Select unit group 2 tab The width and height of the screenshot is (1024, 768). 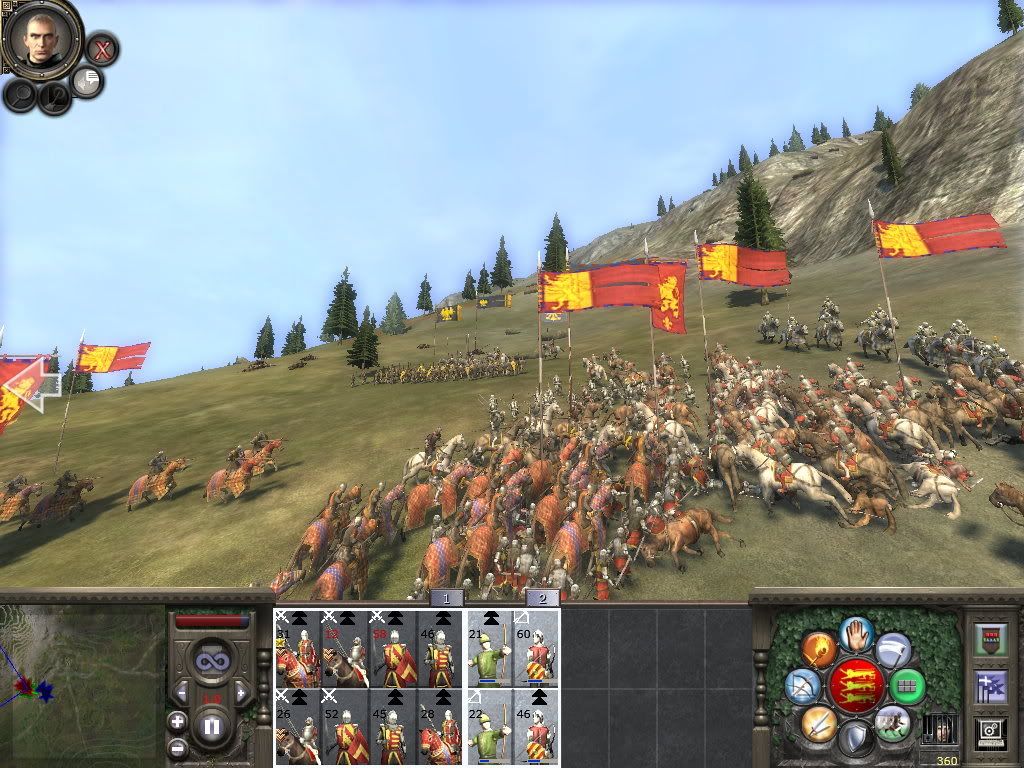[542, 598]
